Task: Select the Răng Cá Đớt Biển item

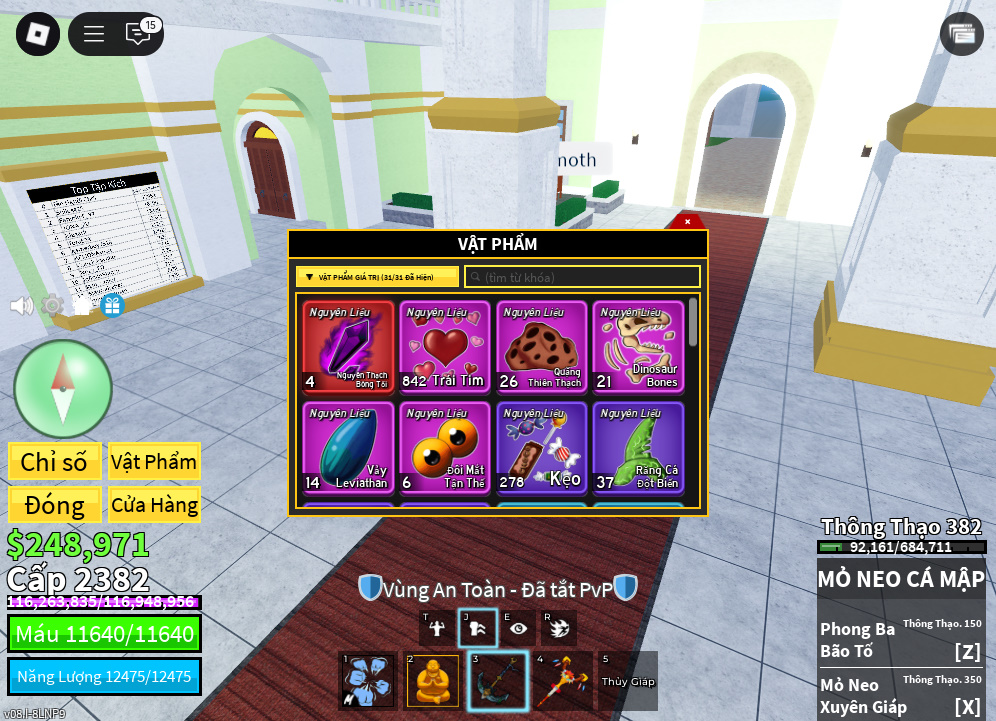Action: coord(639,447)
